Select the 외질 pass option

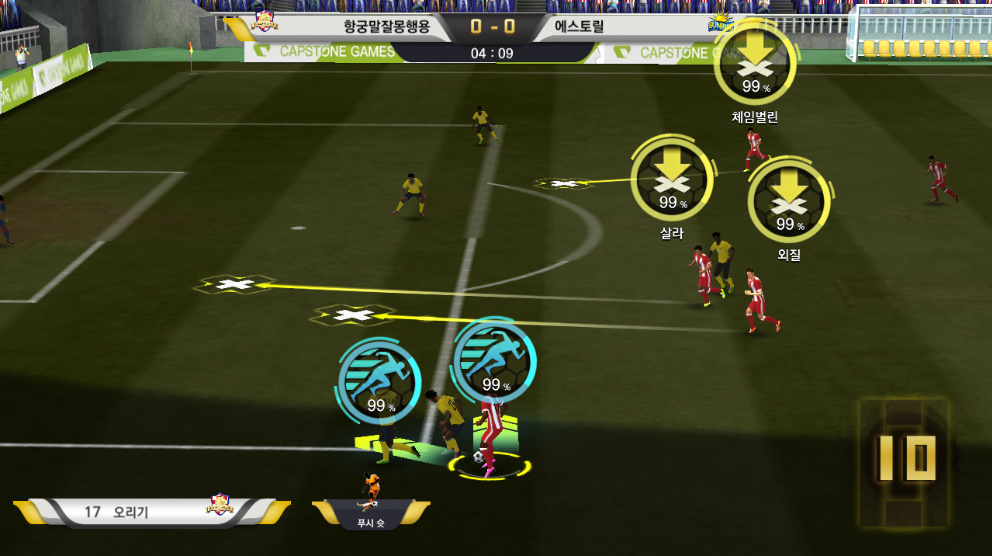coord(789,200)
